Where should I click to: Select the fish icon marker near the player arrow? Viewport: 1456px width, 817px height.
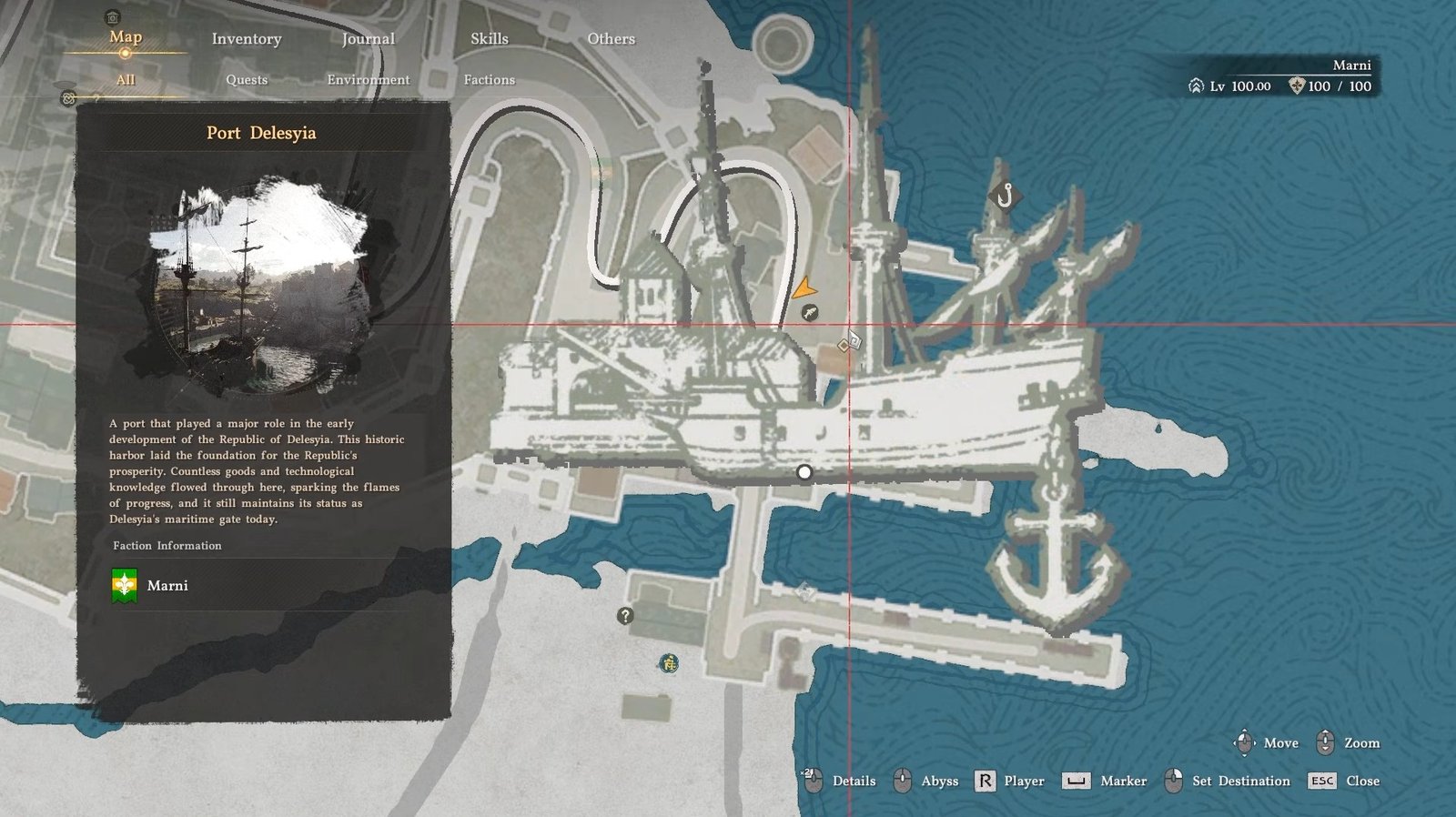coord(809,313)
